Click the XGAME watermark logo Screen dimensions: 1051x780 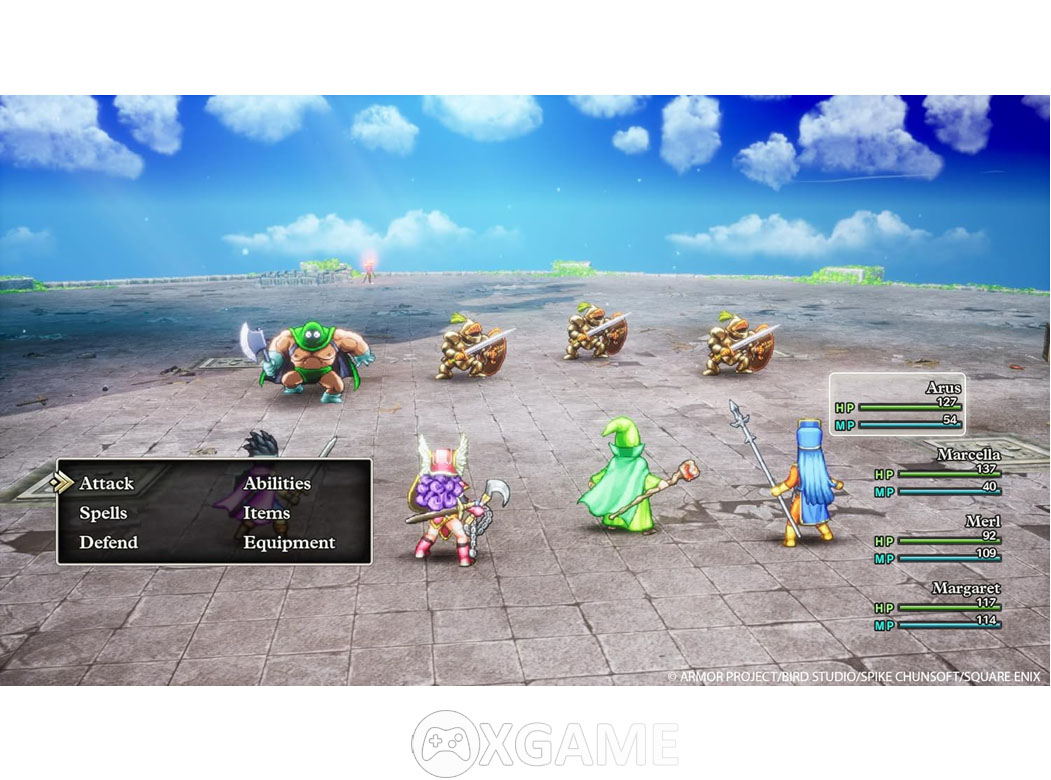click(545, 743)
